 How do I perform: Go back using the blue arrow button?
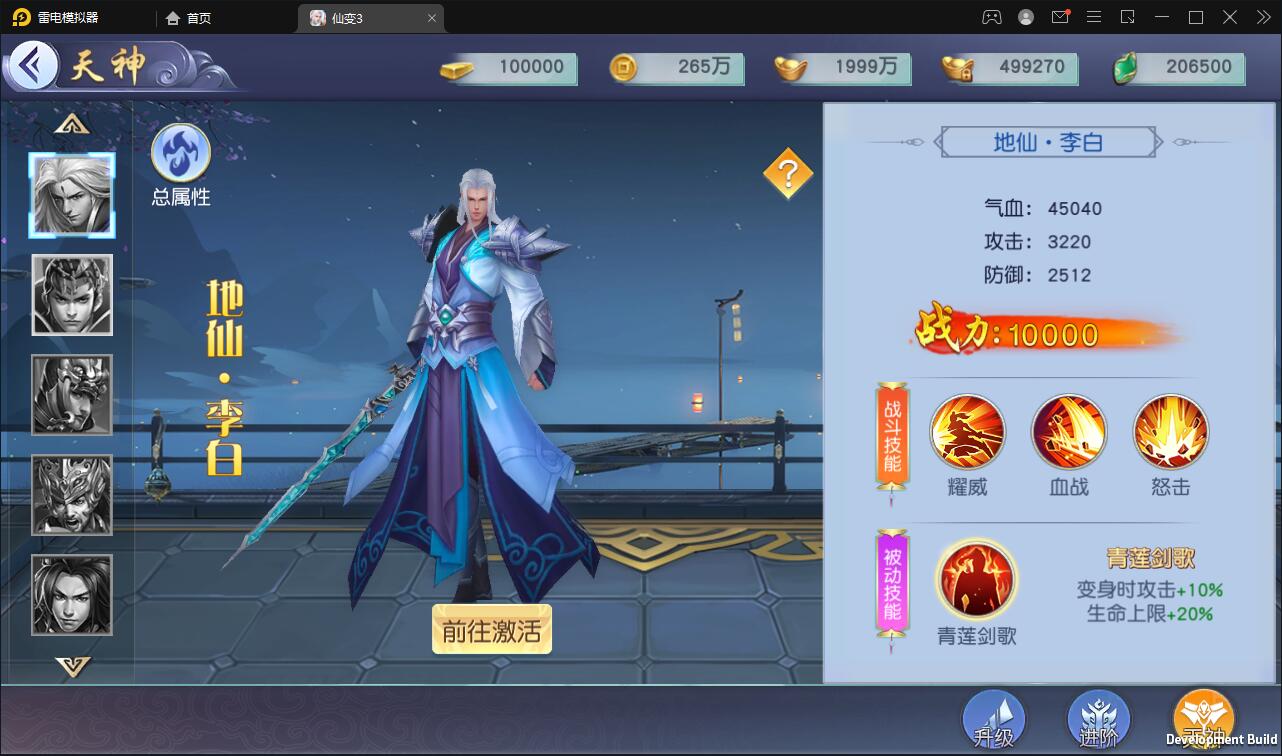point(33,66)
